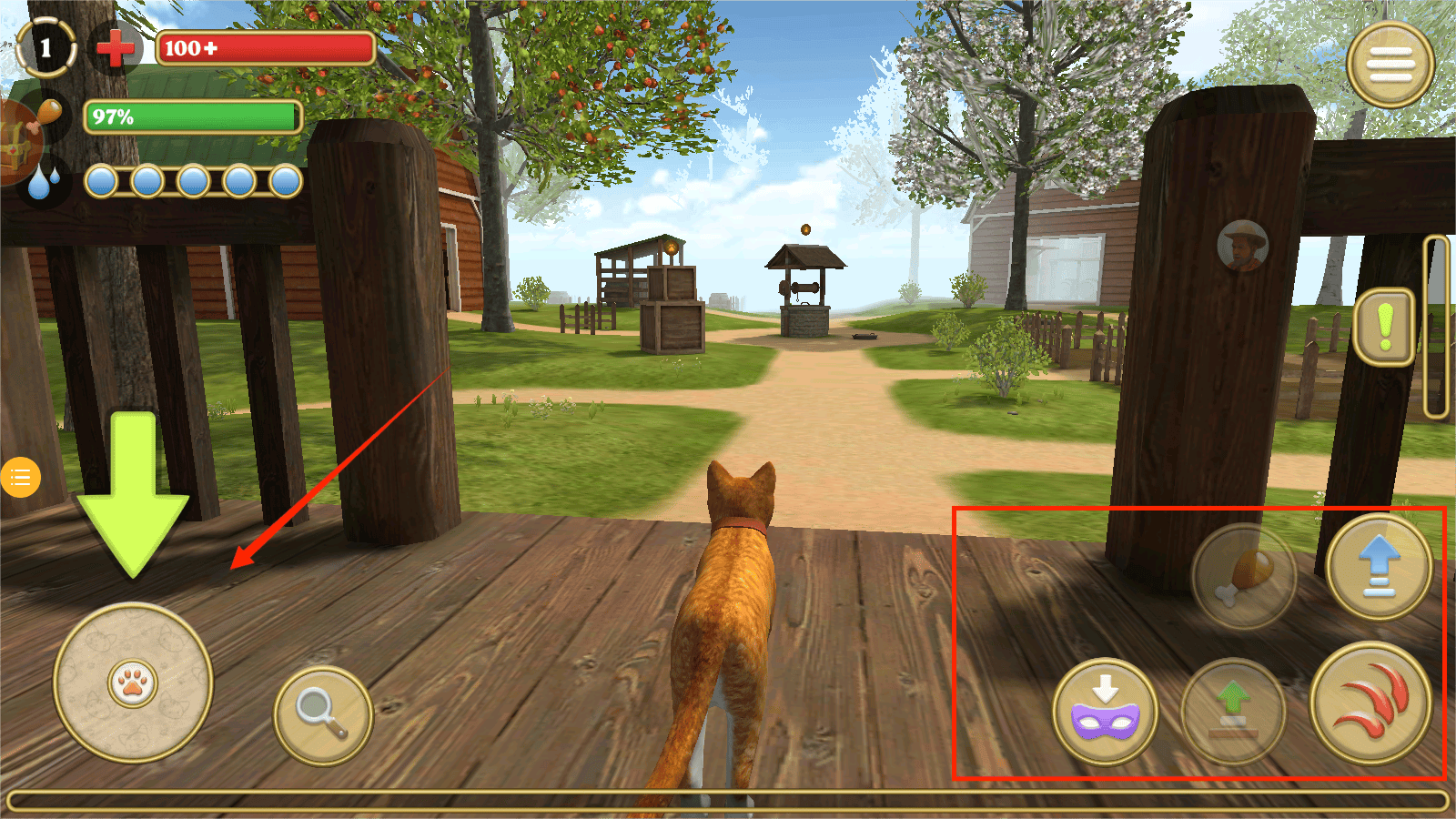The height and width of the screenshot is (819, 1456).
Task: Use the meat drumstick eat button
Action: pyautogui.click(x=1244, y=575)
